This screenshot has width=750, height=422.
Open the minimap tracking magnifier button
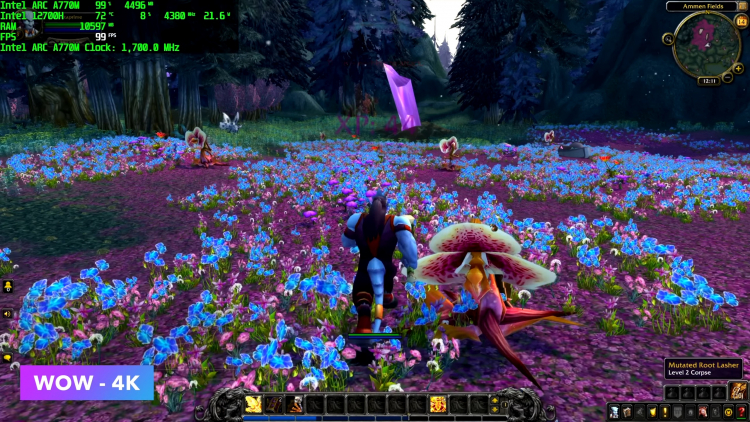pyautogui.click(x=668, y=39)
